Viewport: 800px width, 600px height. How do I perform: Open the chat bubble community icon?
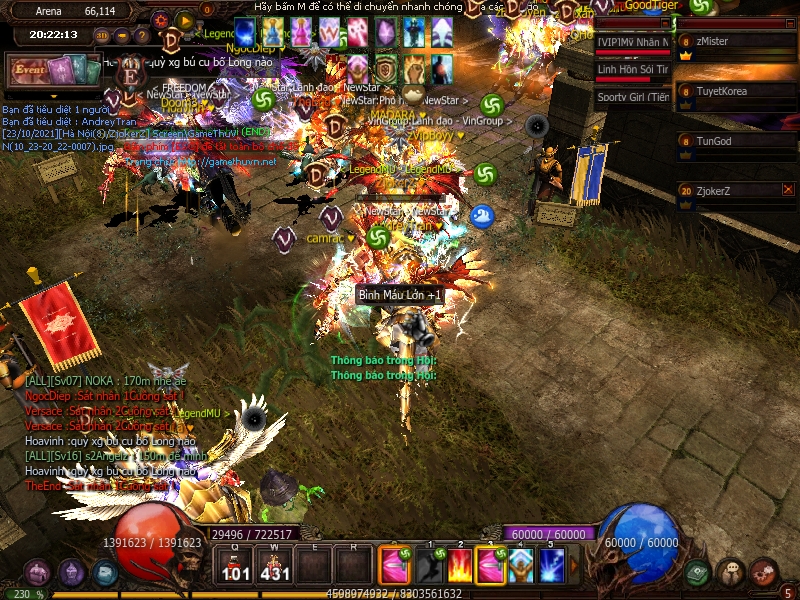731,573
